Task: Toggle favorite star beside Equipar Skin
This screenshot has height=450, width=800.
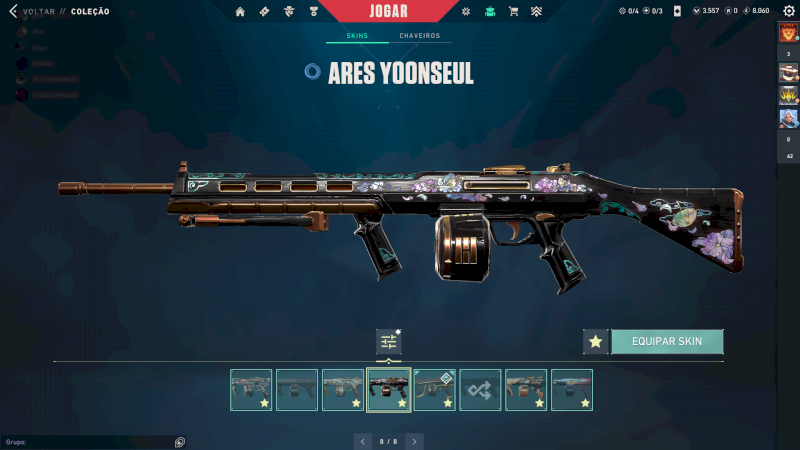Action: click(x=596, y=341)
